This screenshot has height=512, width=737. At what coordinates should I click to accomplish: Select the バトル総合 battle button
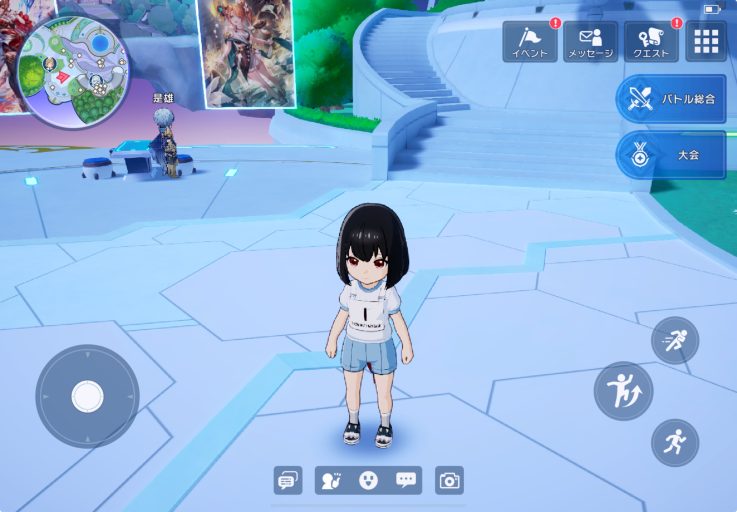(671, 99)
